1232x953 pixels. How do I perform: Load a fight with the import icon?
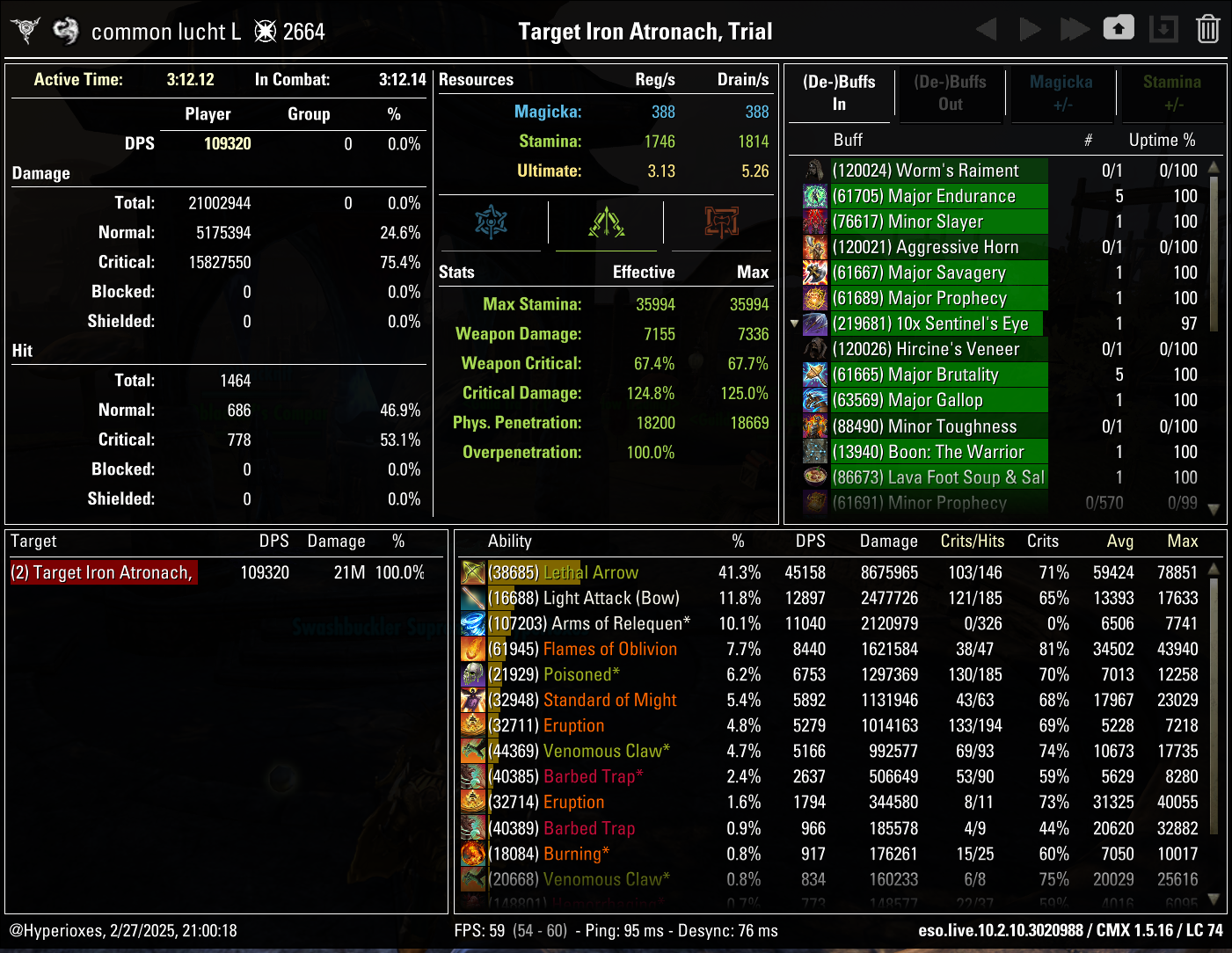pyautogui.click(x=1163, y=28)
